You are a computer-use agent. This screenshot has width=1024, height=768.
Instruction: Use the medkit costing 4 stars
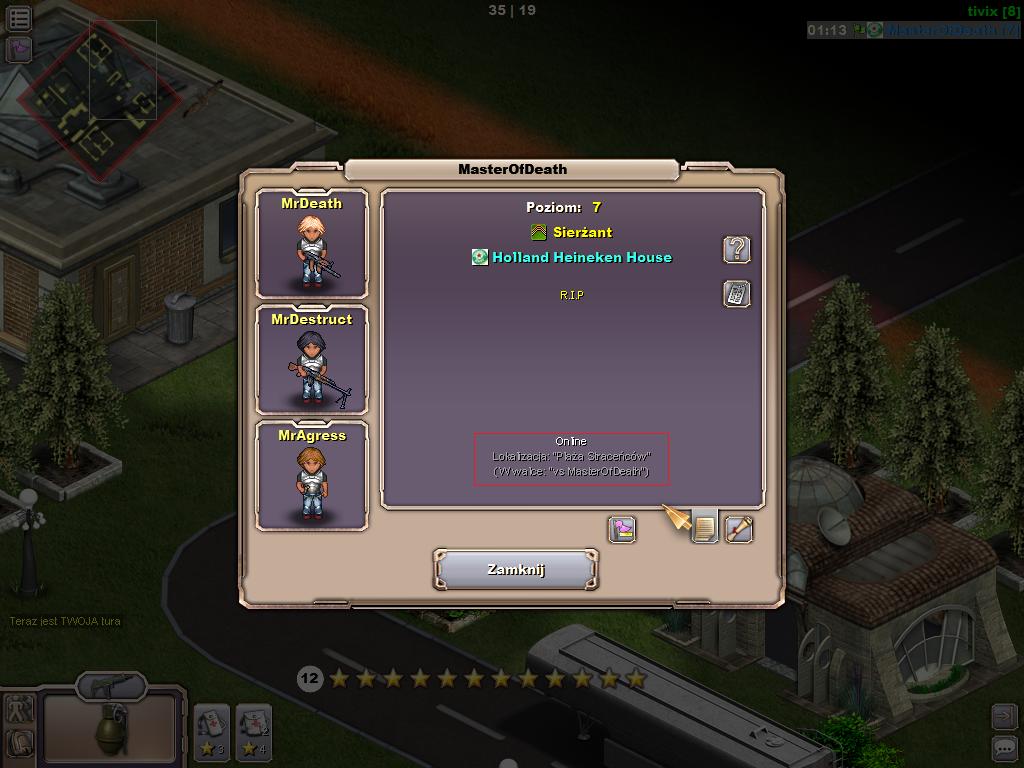253,732
